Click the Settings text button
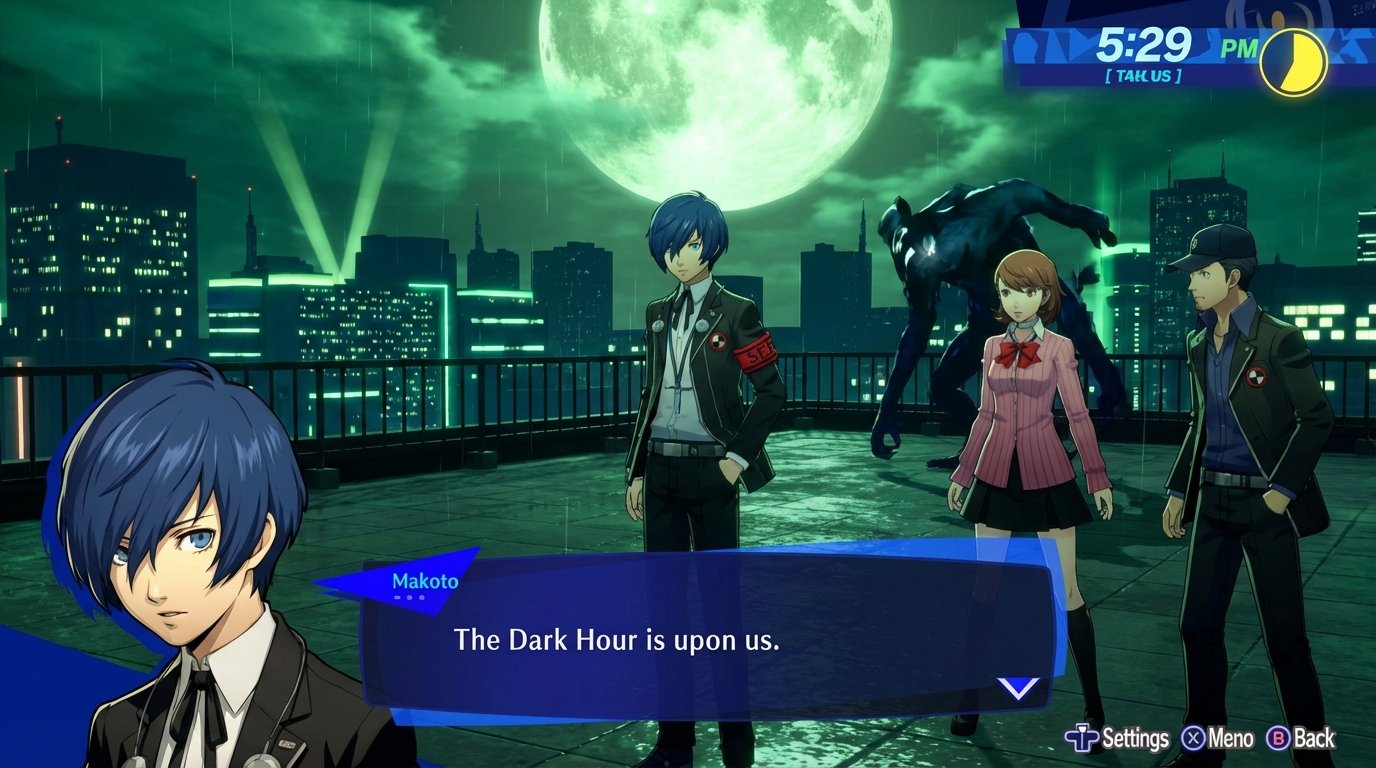The height and width of the screenshot is (768, 1376). (1136, 738)
